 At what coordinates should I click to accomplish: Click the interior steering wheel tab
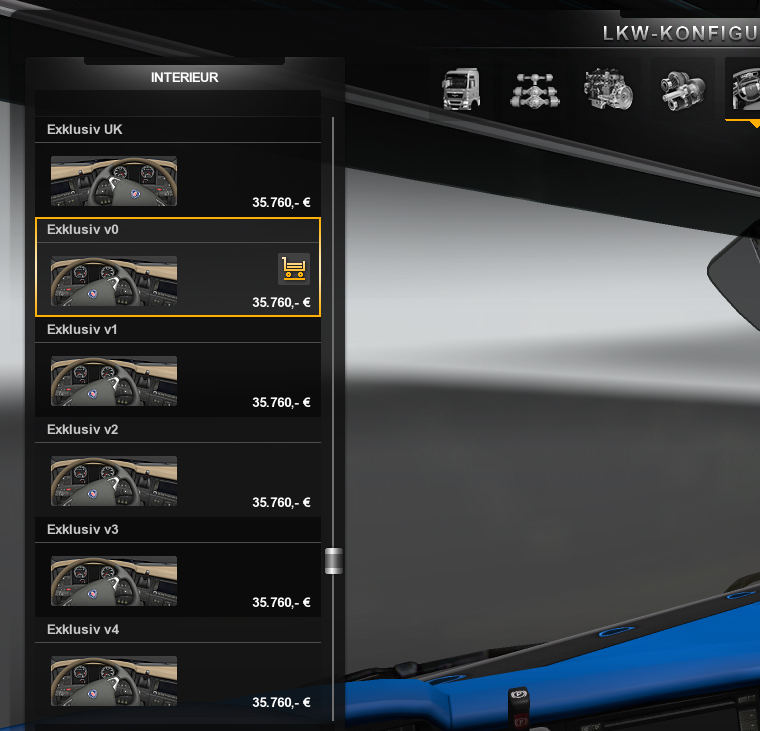[745, 89]
